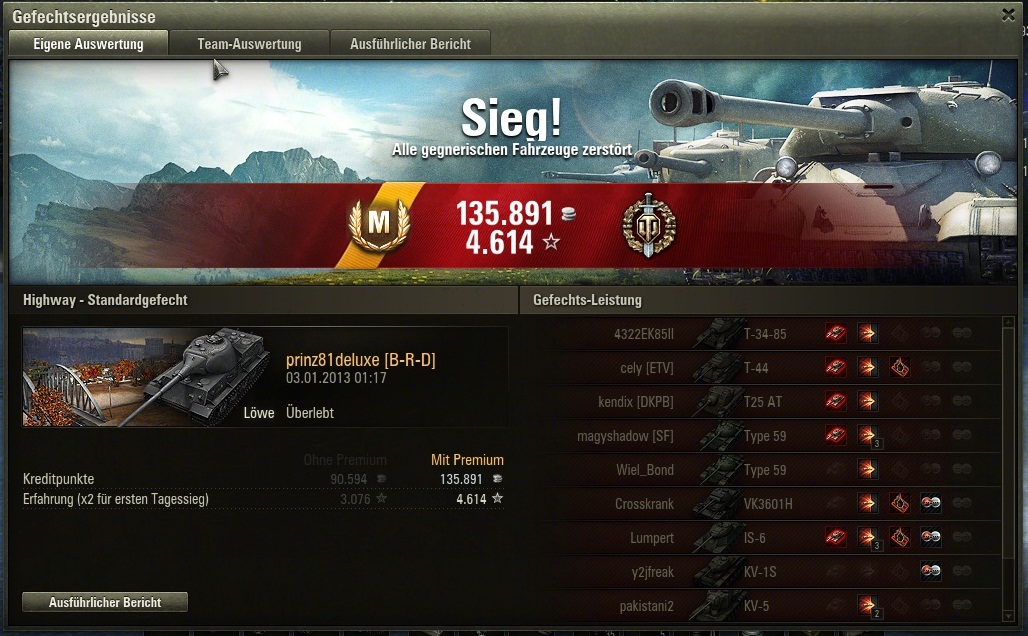
Task: Show the Ausführlicher Bericht tab
Action: pyautogui.click(x=410, y=44)
